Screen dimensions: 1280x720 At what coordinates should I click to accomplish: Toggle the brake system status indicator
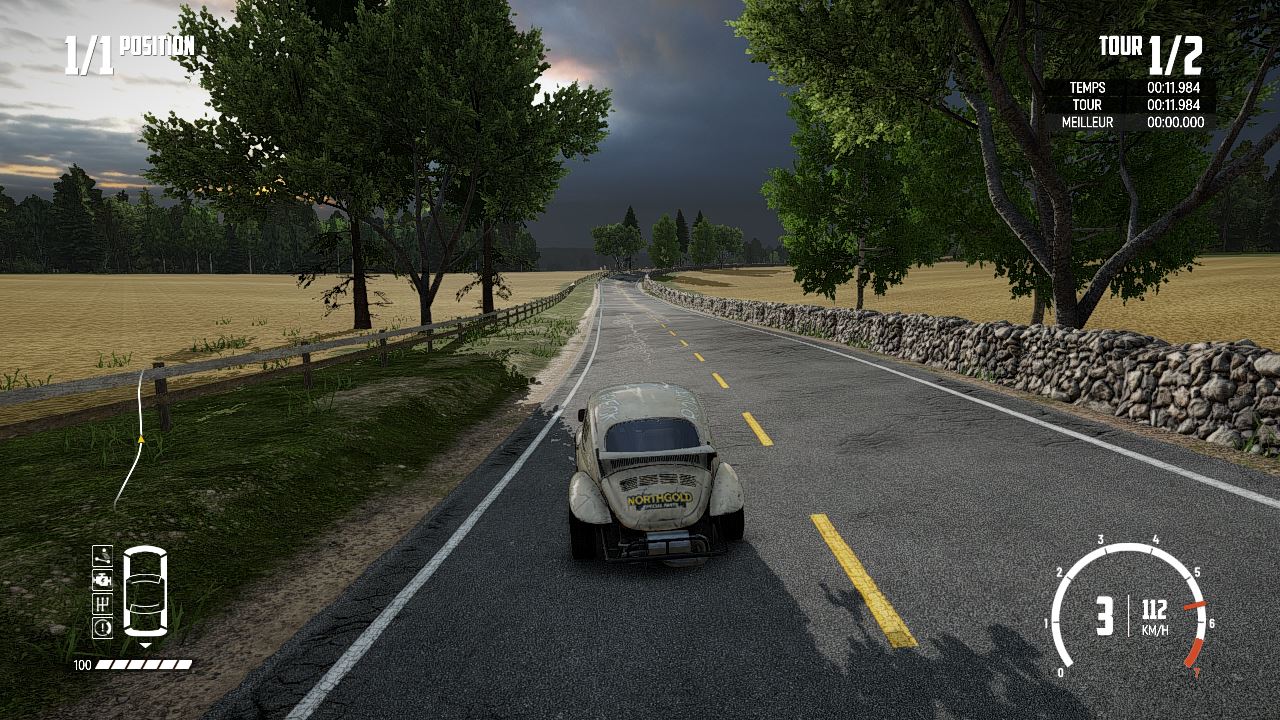[x=102, y=628]
